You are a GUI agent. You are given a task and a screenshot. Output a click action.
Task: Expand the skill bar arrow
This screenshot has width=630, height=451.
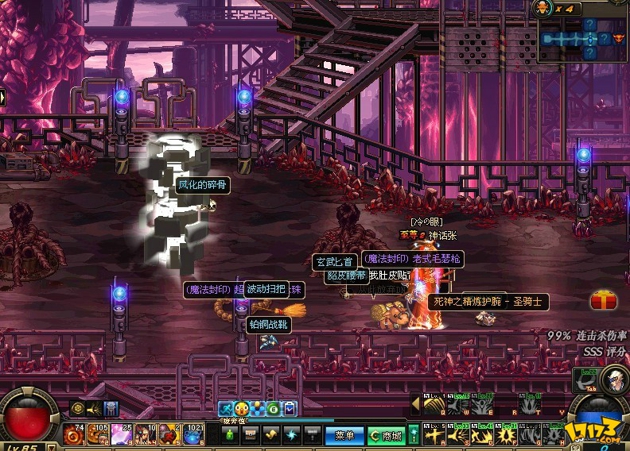[415, 404]
